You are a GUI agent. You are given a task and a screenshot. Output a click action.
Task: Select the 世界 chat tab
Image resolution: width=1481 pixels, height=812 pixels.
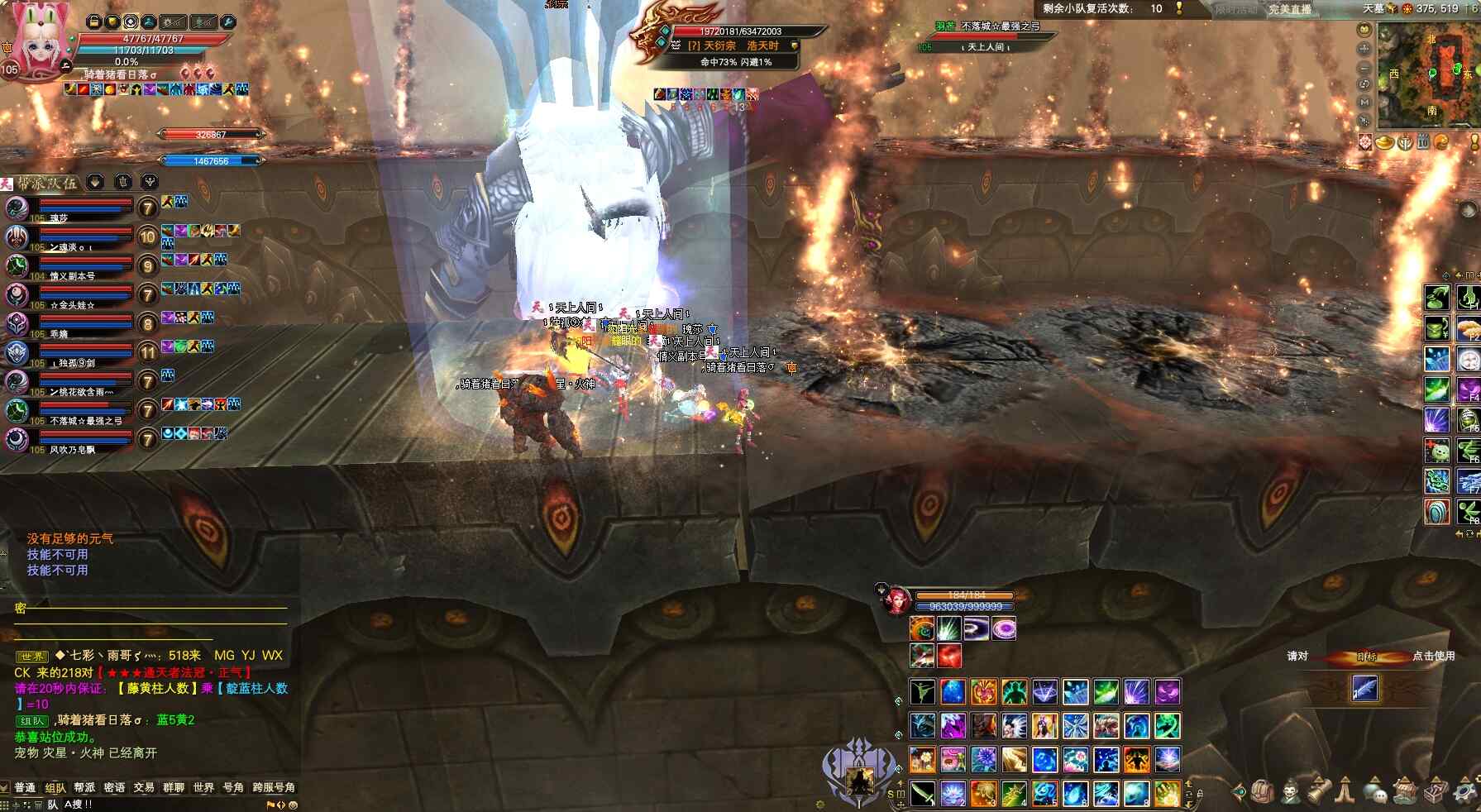click(x=203, y=787)
